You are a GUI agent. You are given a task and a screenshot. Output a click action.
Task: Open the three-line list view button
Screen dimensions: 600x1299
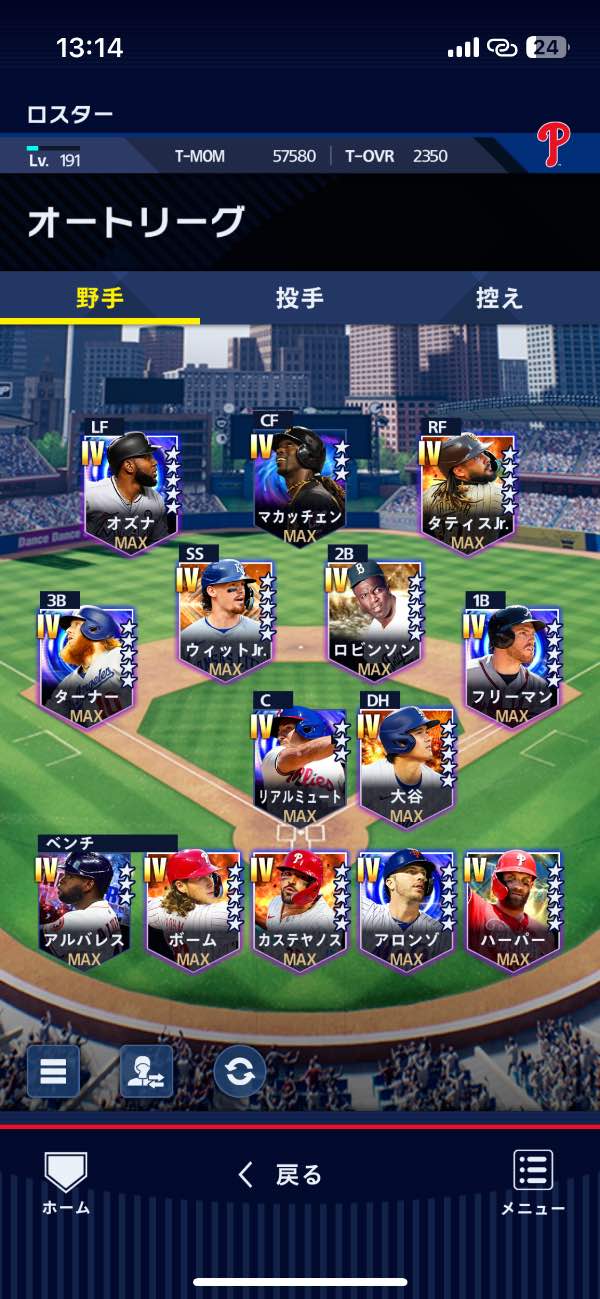pos(52,1071)
